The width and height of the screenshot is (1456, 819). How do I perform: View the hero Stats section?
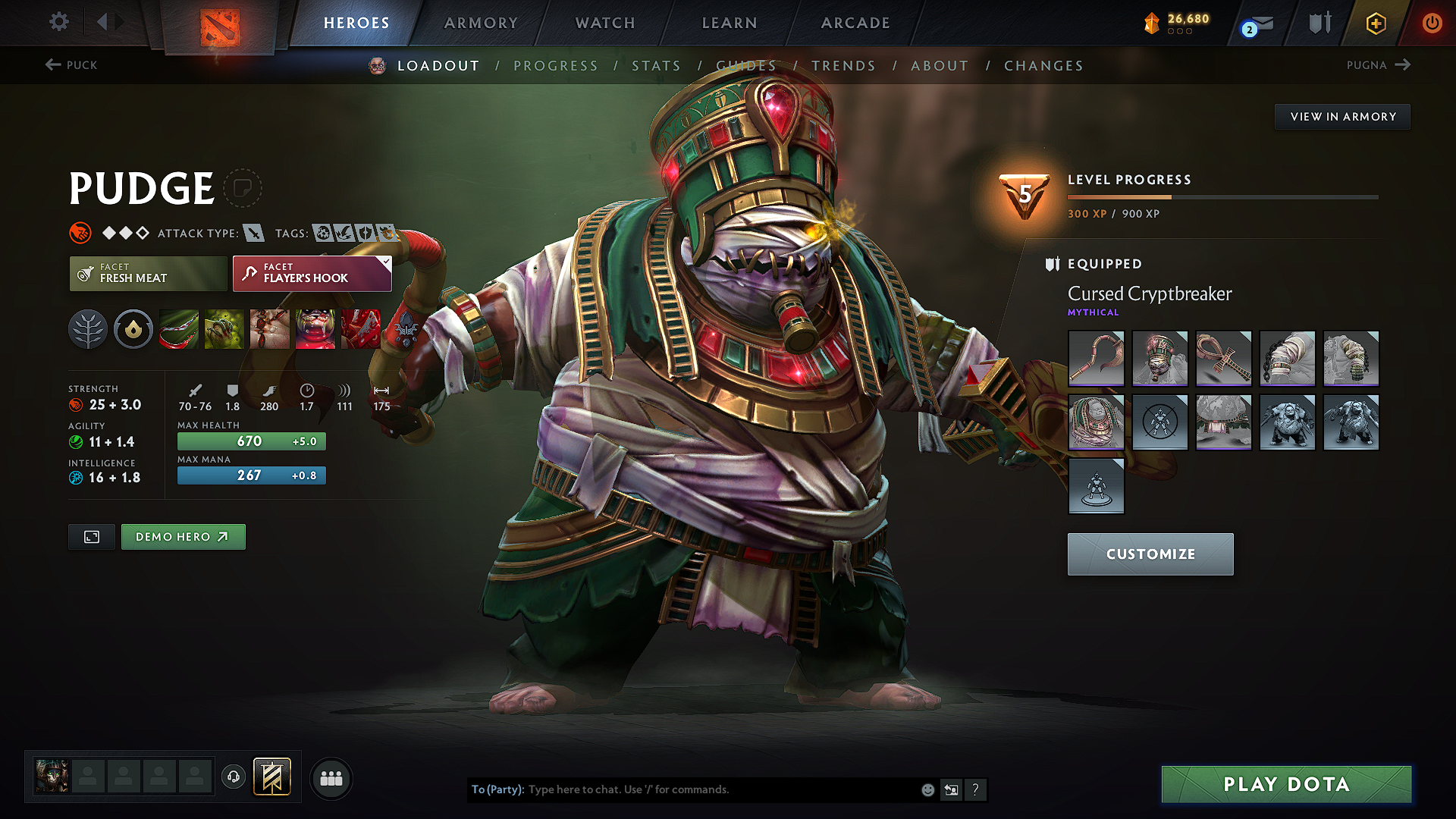coord(656,66)
